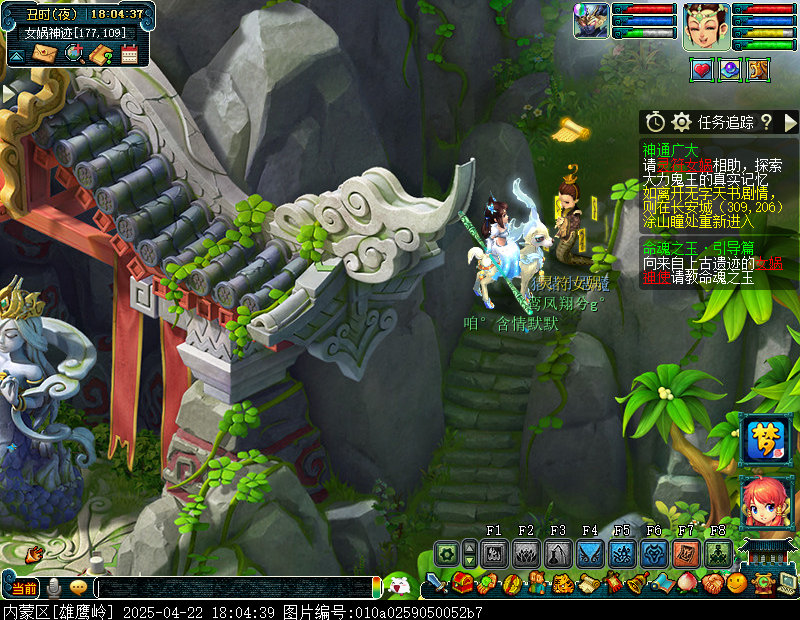This screenshot has width=800, height=620.
Task: Open the world map magnifier icon
Action: pos(73,54)
